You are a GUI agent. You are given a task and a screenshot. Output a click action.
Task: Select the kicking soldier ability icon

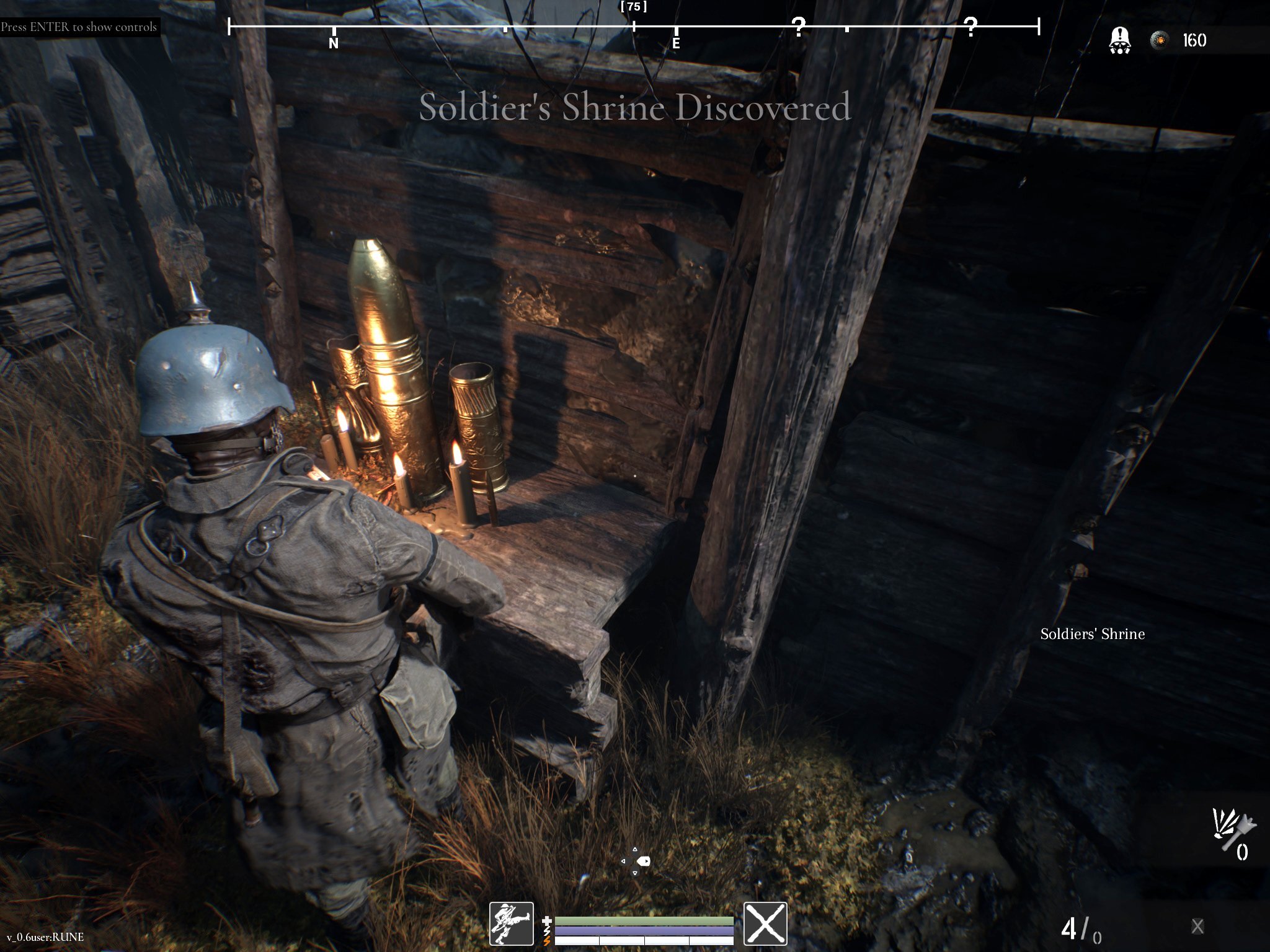[511, 923]
